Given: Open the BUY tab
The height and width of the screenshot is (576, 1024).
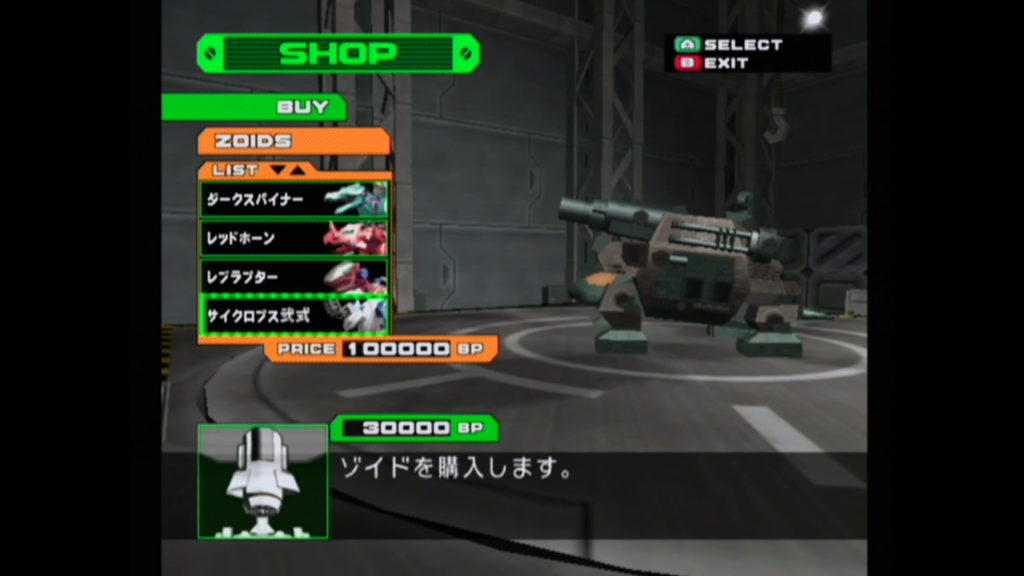Looking at the screenshot, I should tap(254, 107).
